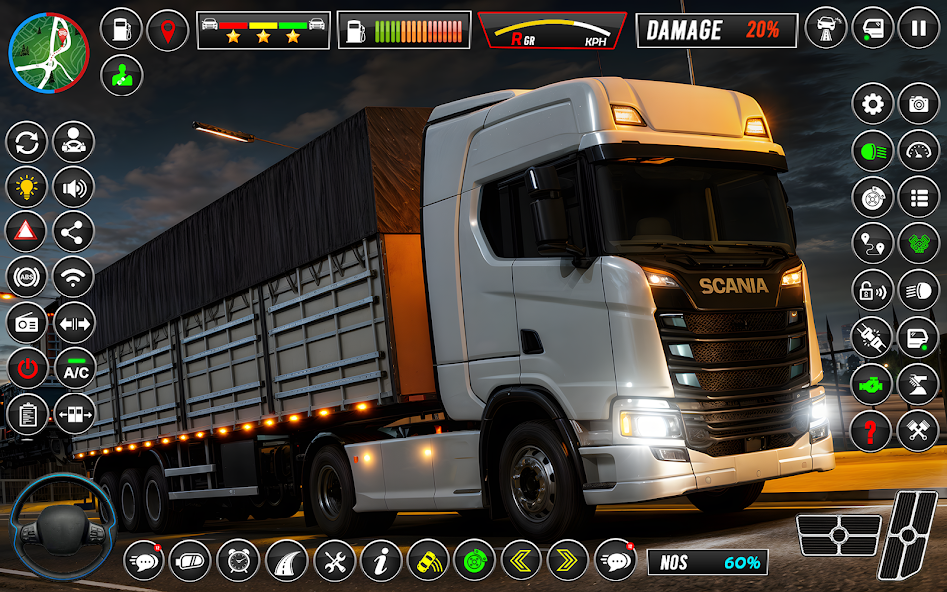
Task: Show the red question mark help
Action: [872, 431]
